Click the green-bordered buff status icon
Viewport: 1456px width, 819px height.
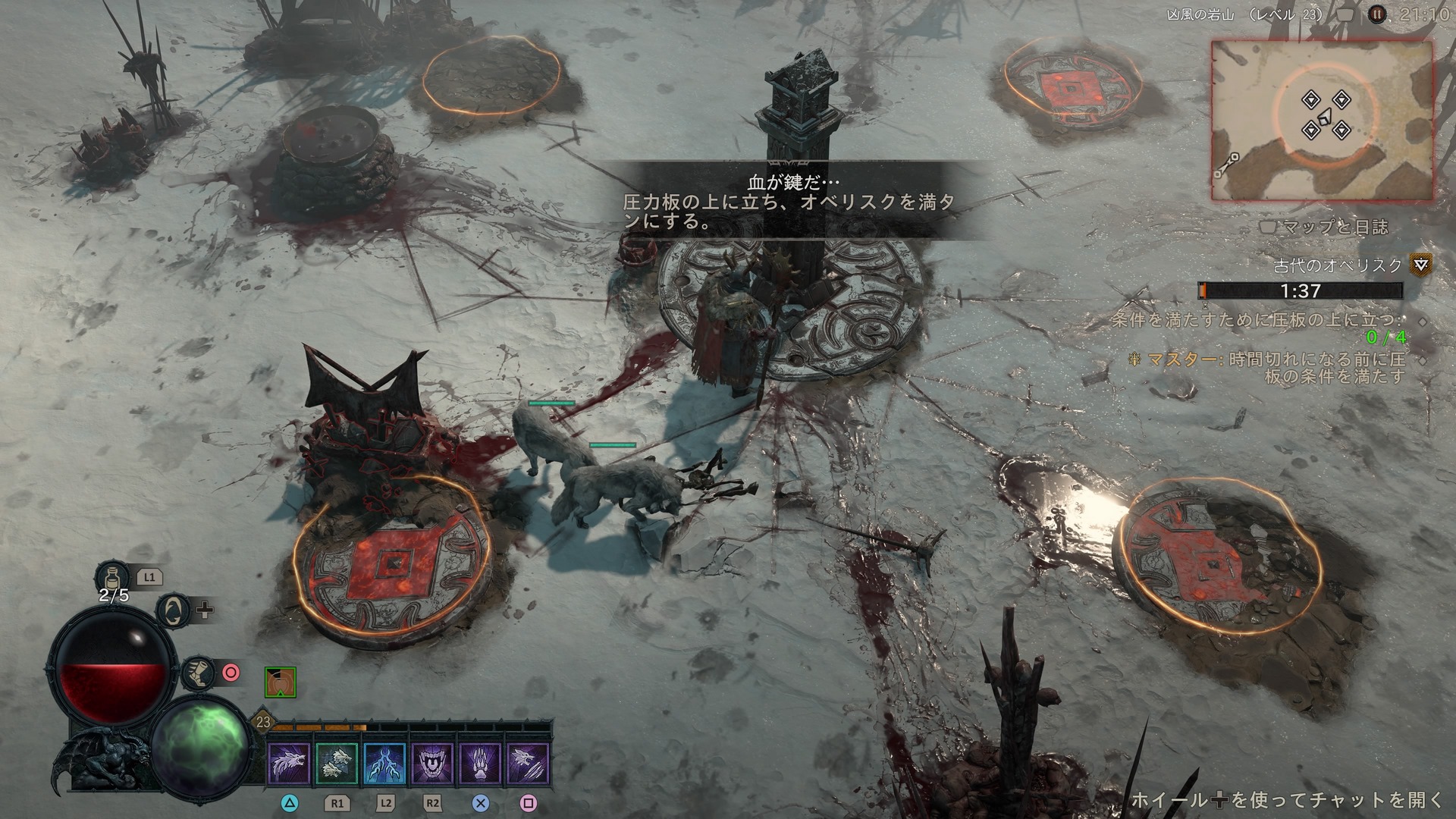pos(281,682)
